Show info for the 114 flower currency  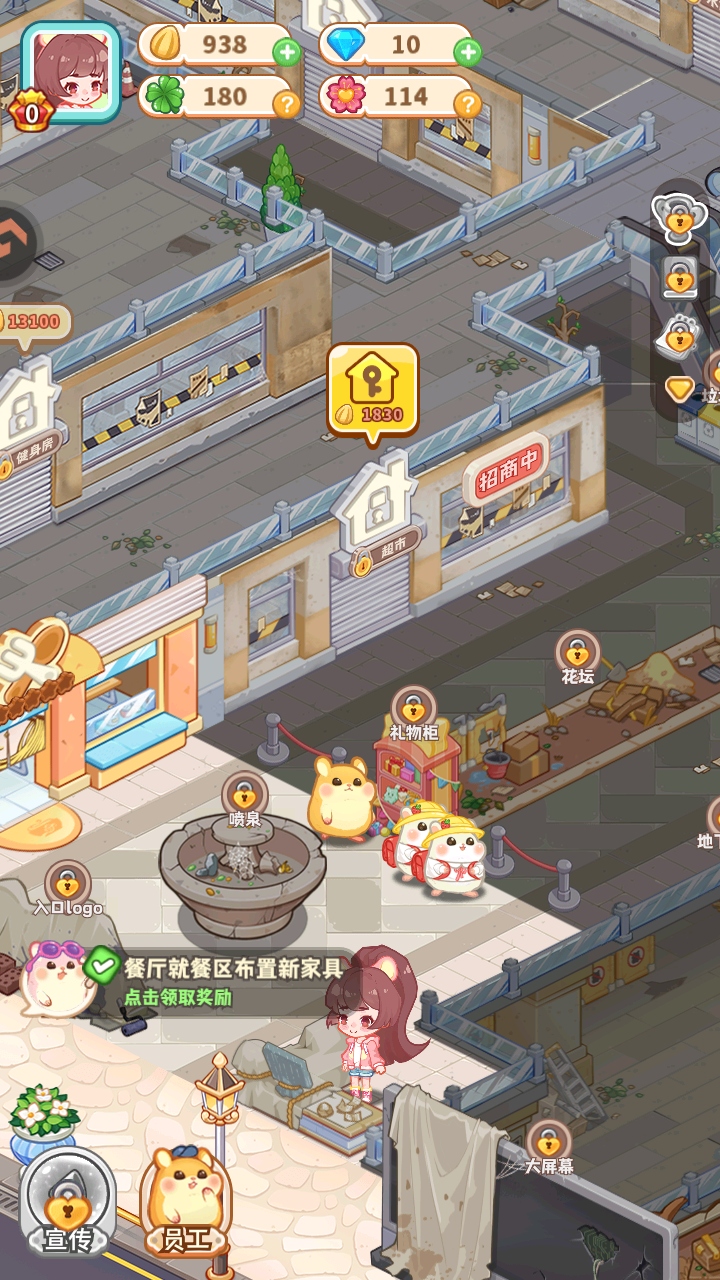[x=467, y=102]
